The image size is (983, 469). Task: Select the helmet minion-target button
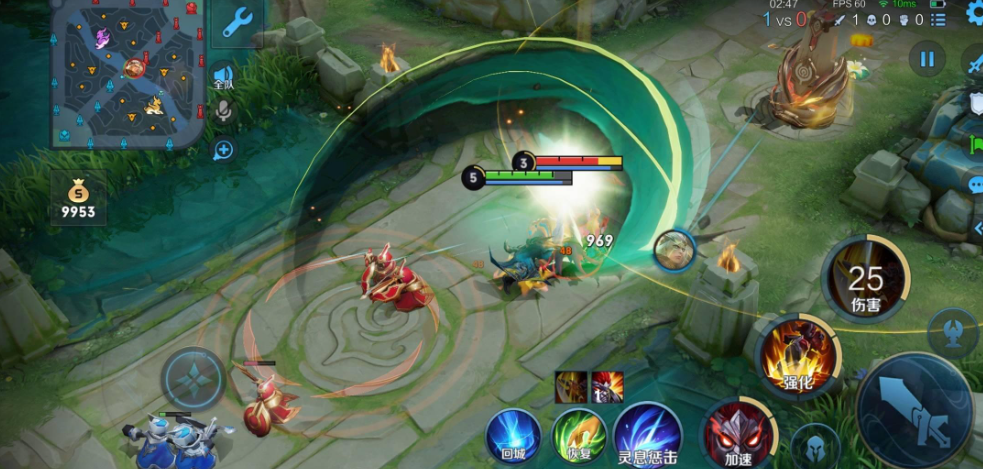(x=814, y=445)
